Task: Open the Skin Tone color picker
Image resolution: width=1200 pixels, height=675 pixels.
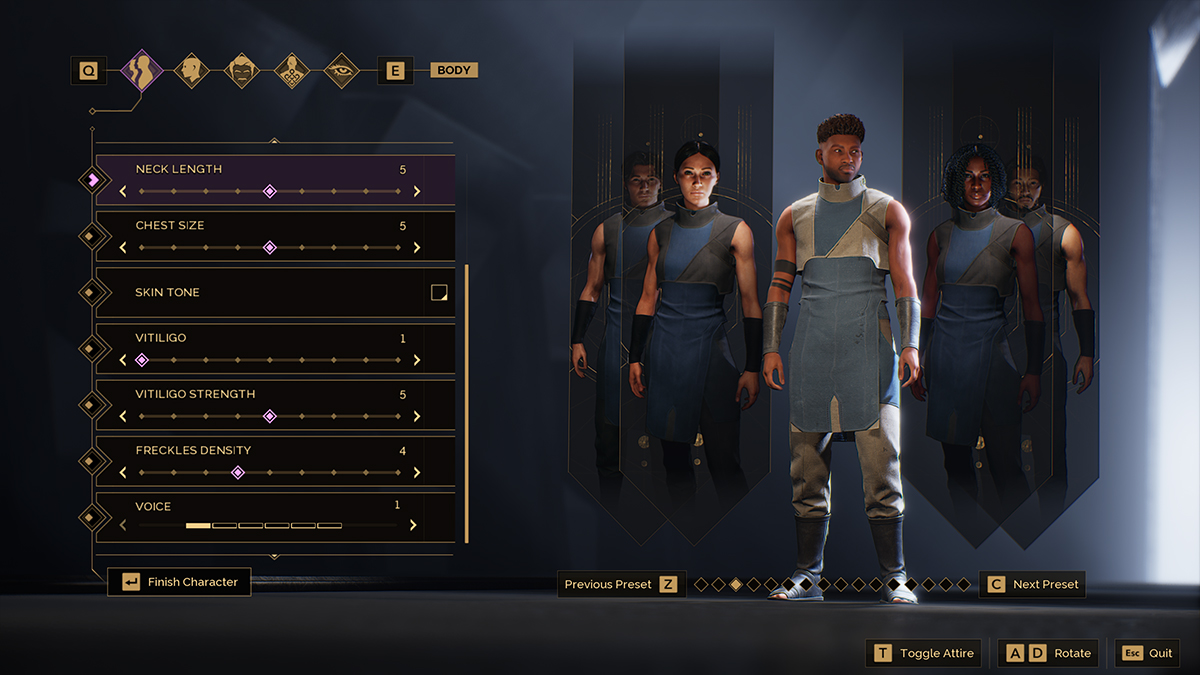Action: tap(438, 293)
